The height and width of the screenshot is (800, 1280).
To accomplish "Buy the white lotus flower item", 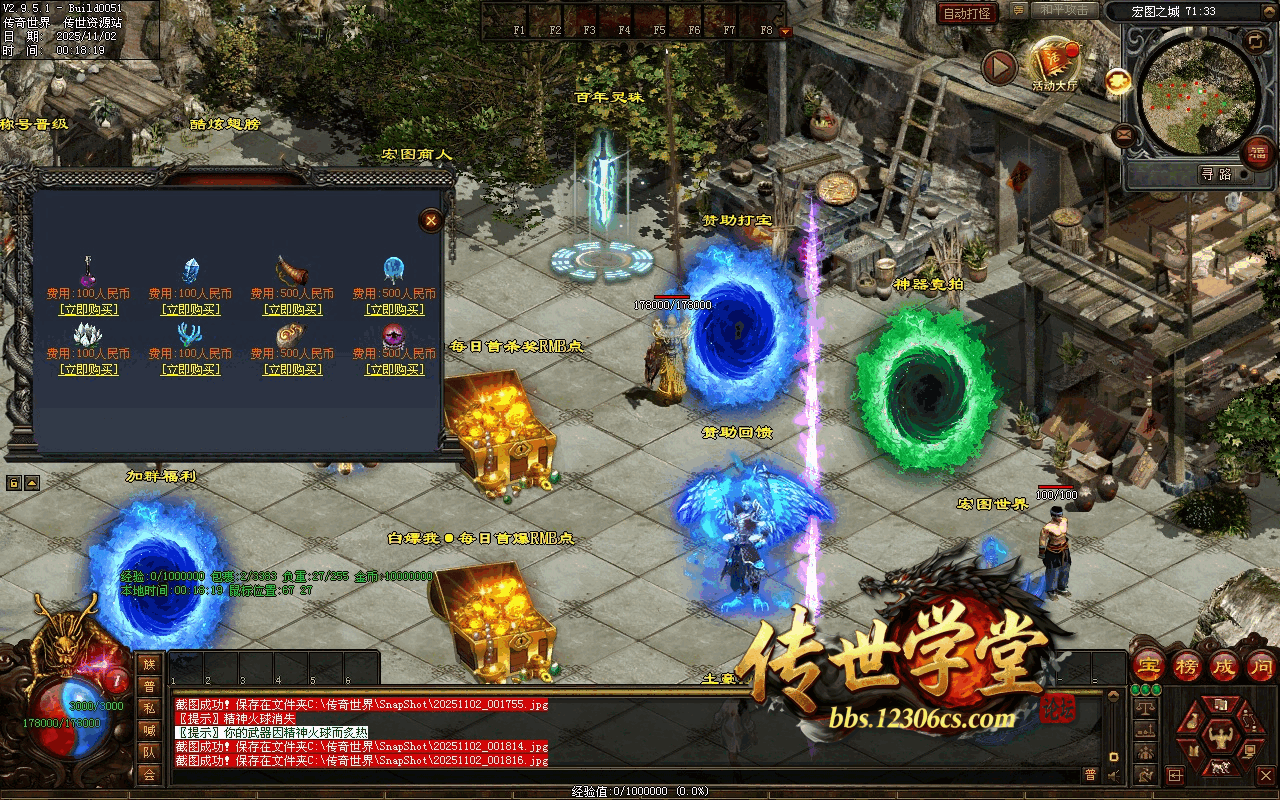I will [x=88, y=370].
